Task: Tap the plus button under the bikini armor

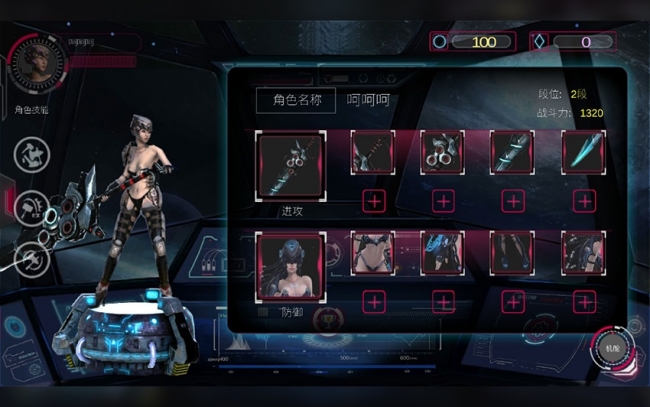Action: click(x=373, y=301)
